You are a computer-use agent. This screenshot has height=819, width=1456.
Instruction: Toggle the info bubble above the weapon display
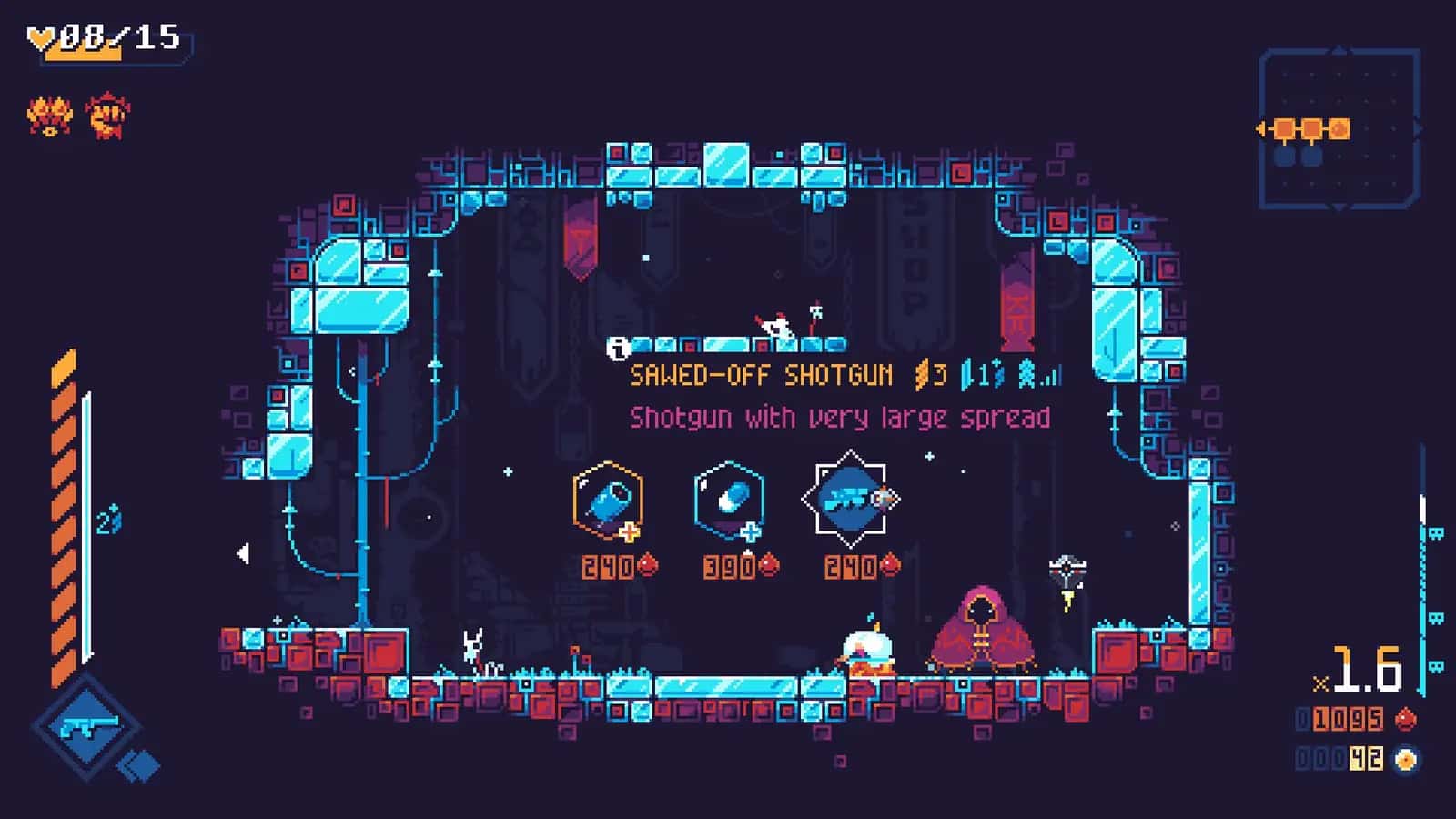pos(619,347)
